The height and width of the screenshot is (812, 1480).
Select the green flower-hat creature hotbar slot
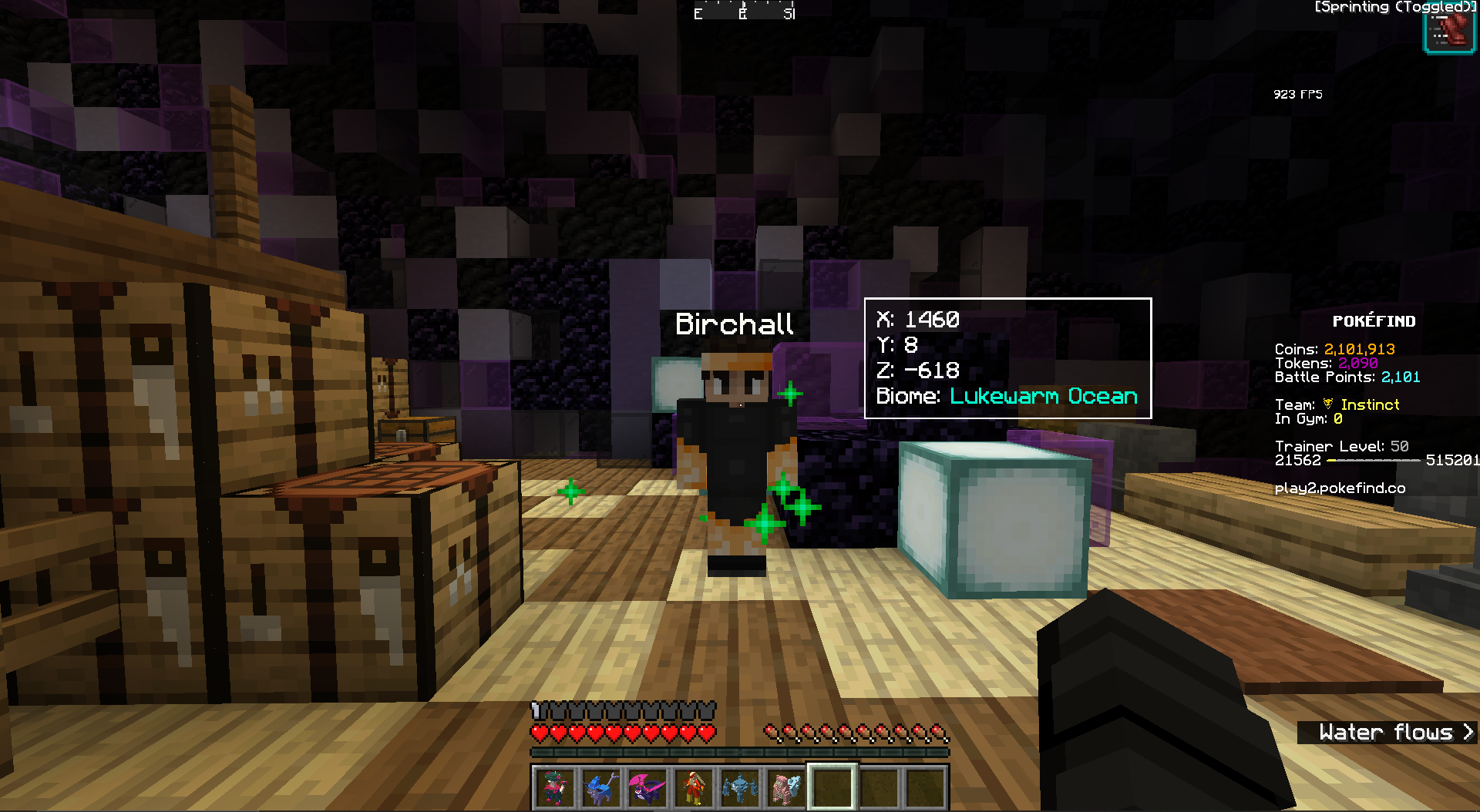pos(554,788)
